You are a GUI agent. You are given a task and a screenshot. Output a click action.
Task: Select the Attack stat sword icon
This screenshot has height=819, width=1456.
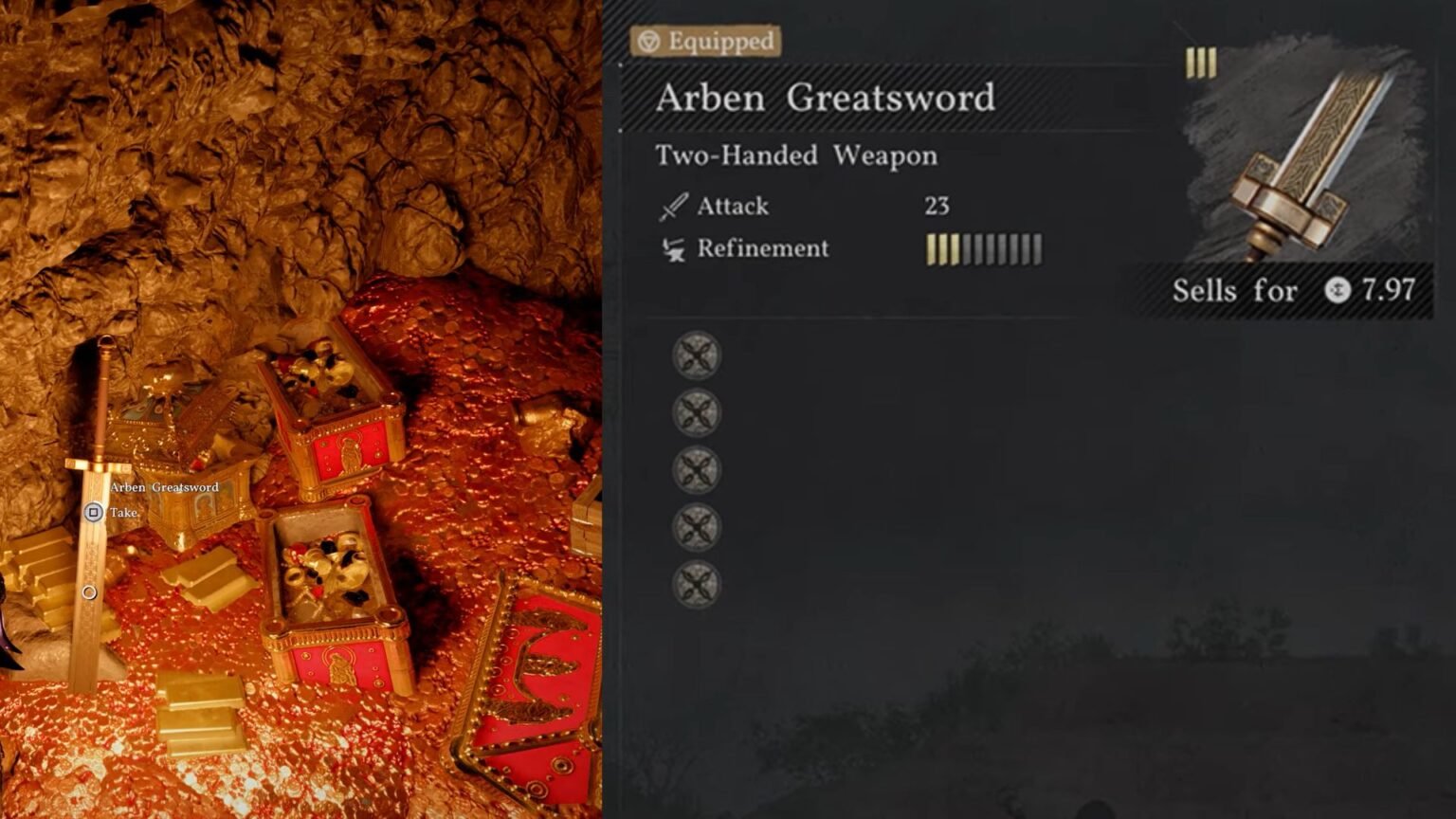[674, 206]
